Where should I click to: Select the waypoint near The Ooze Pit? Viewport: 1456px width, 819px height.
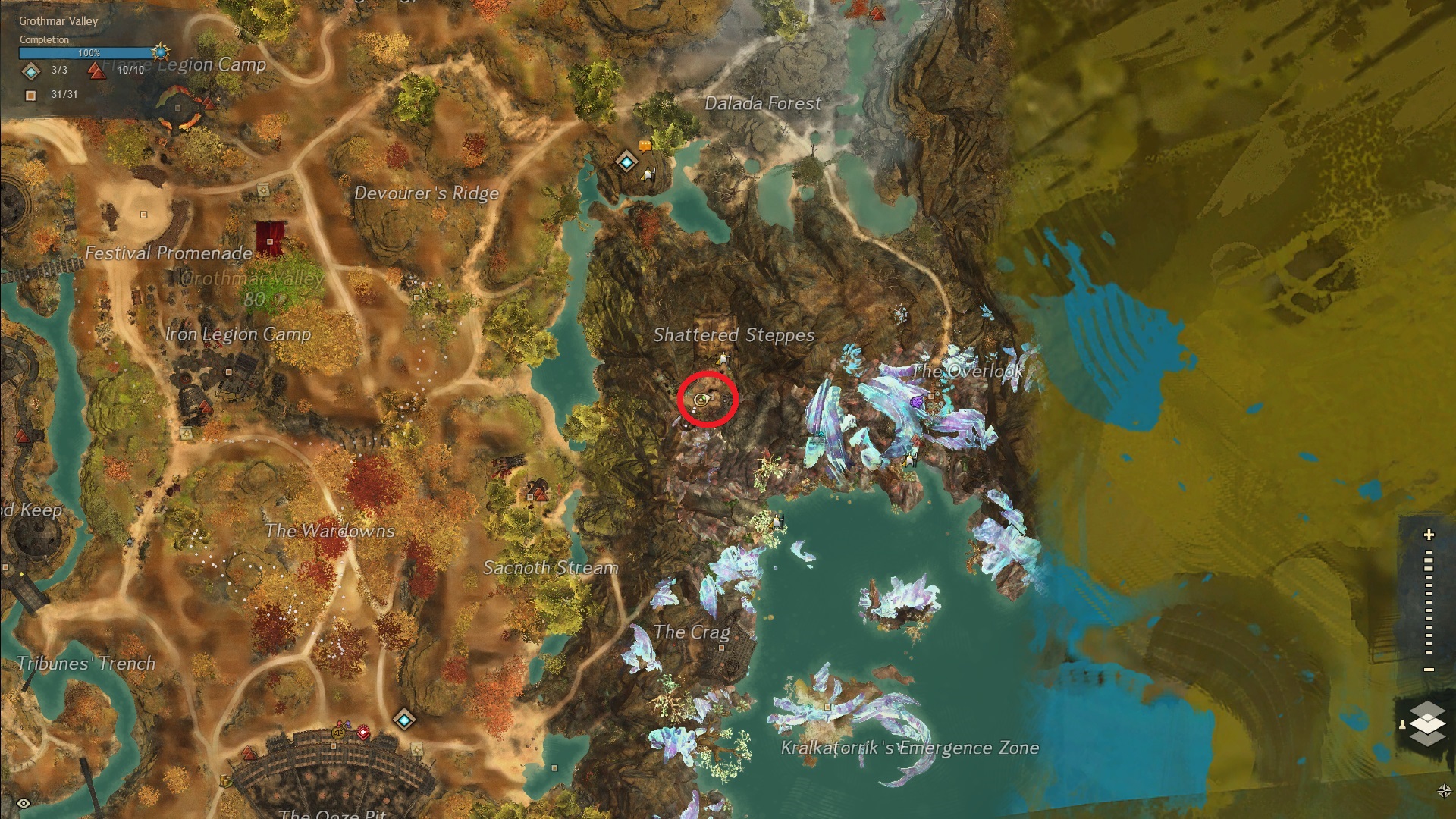404,718
